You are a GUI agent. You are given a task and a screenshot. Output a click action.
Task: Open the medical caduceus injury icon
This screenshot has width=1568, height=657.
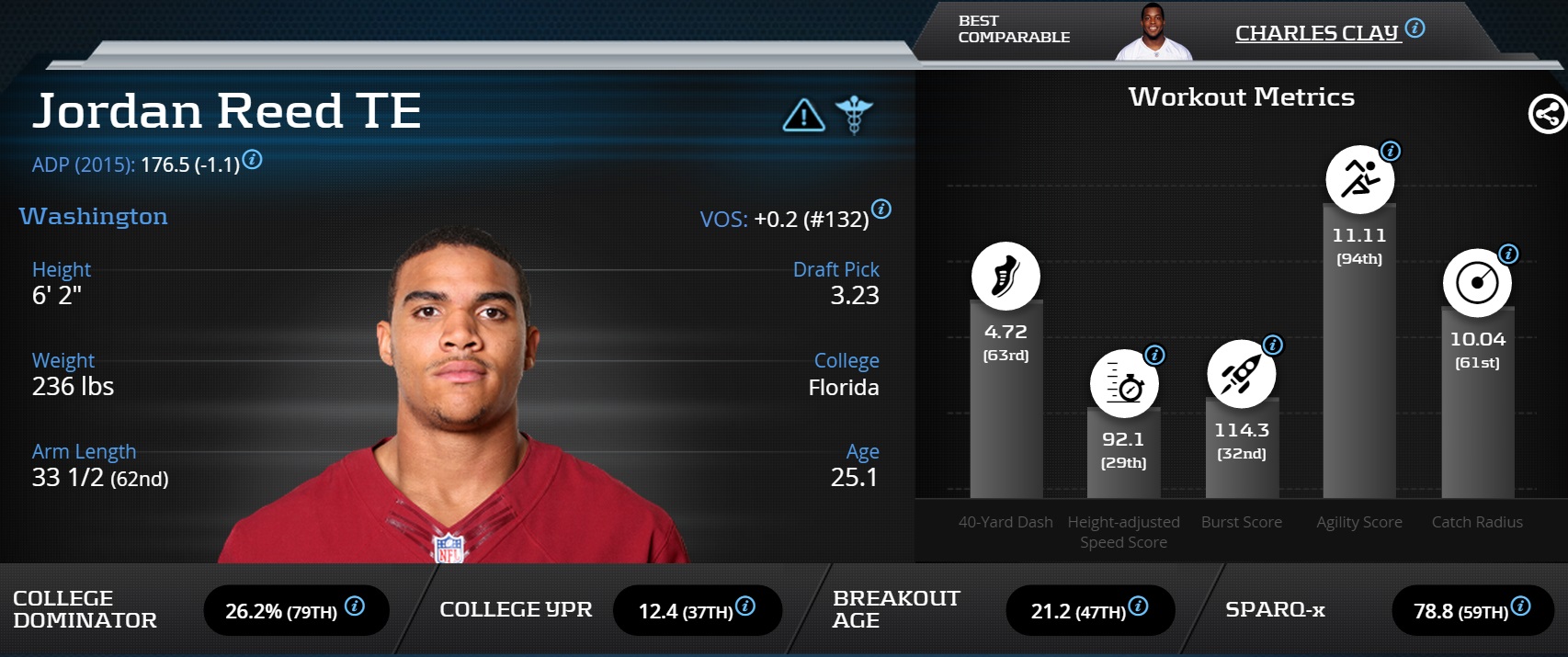tap(854, 116)
